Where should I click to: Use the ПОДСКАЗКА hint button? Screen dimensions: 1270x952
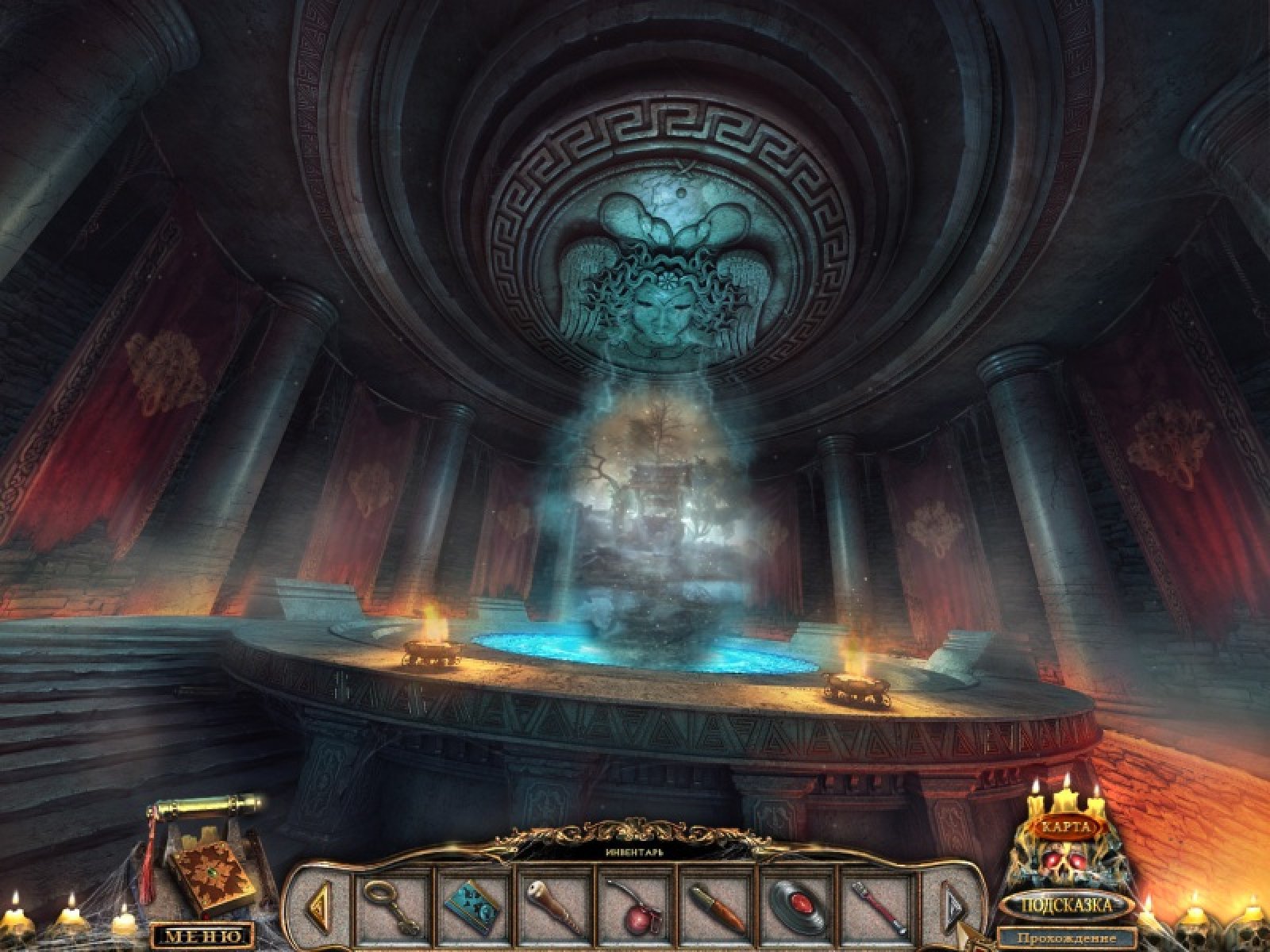pos(1065,904)
